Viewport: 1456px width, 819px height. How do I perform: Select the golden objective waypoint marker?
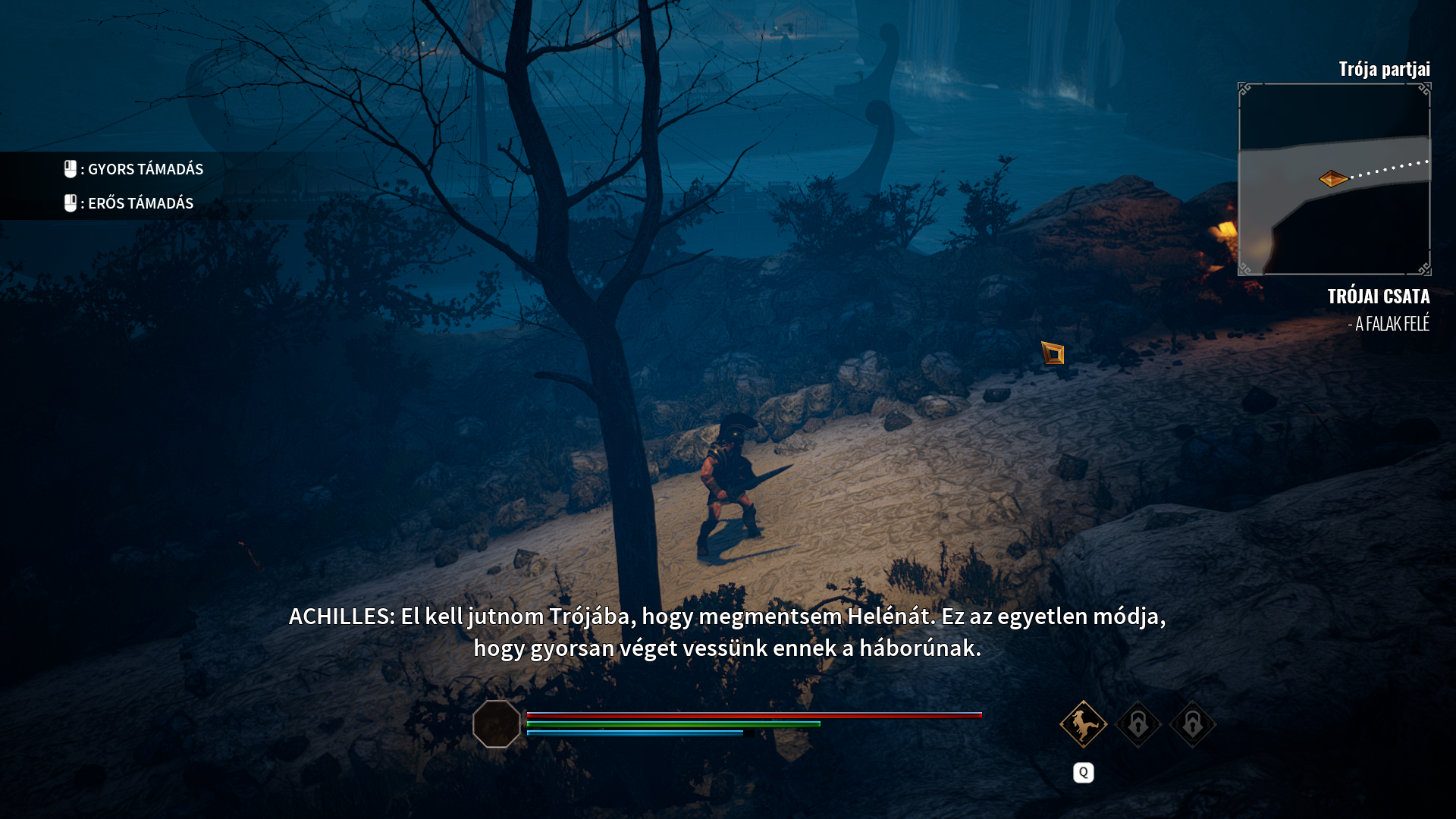[1053, 353]
